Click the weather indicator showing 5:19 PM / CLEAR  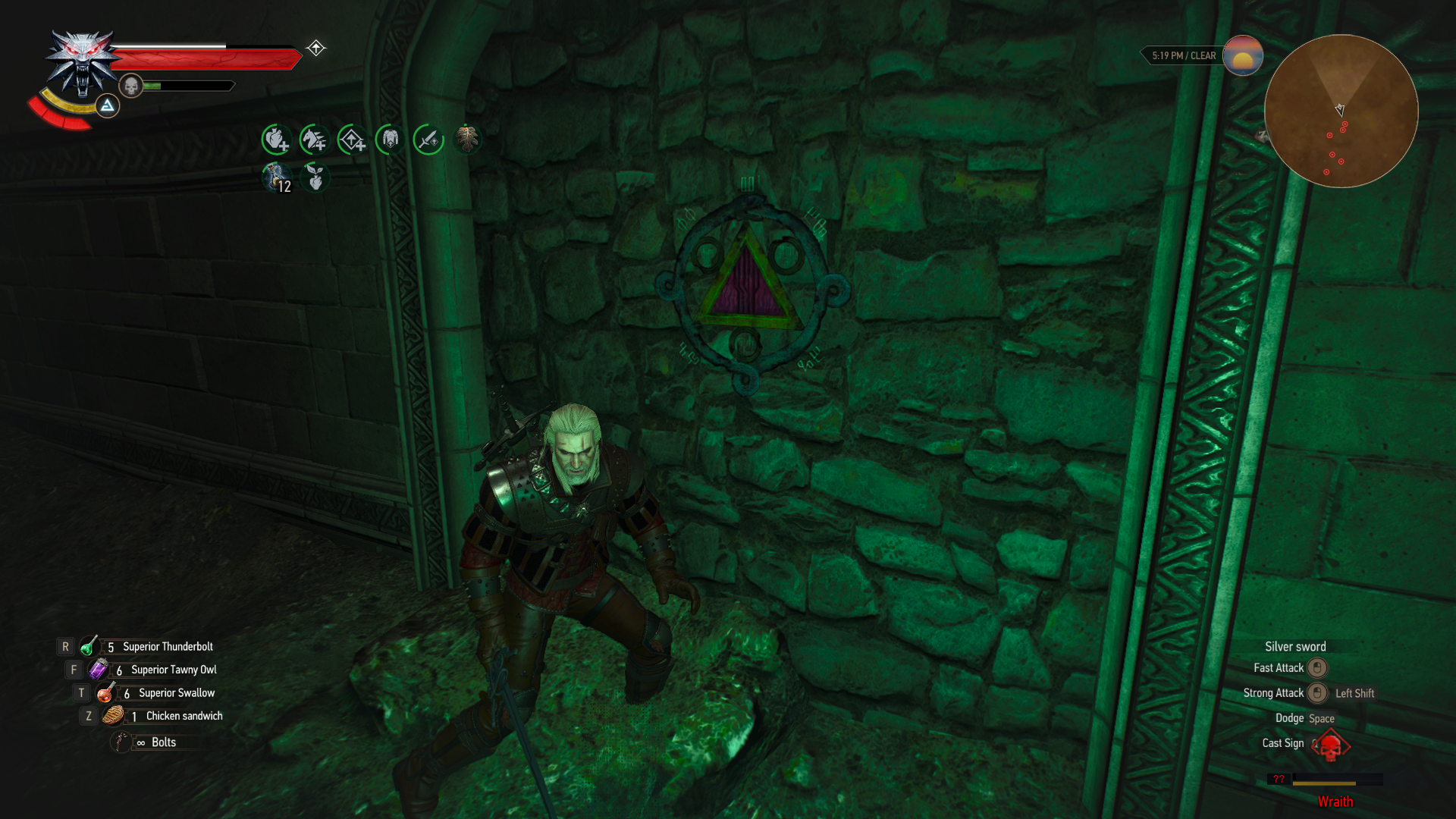pos(1183,55)
